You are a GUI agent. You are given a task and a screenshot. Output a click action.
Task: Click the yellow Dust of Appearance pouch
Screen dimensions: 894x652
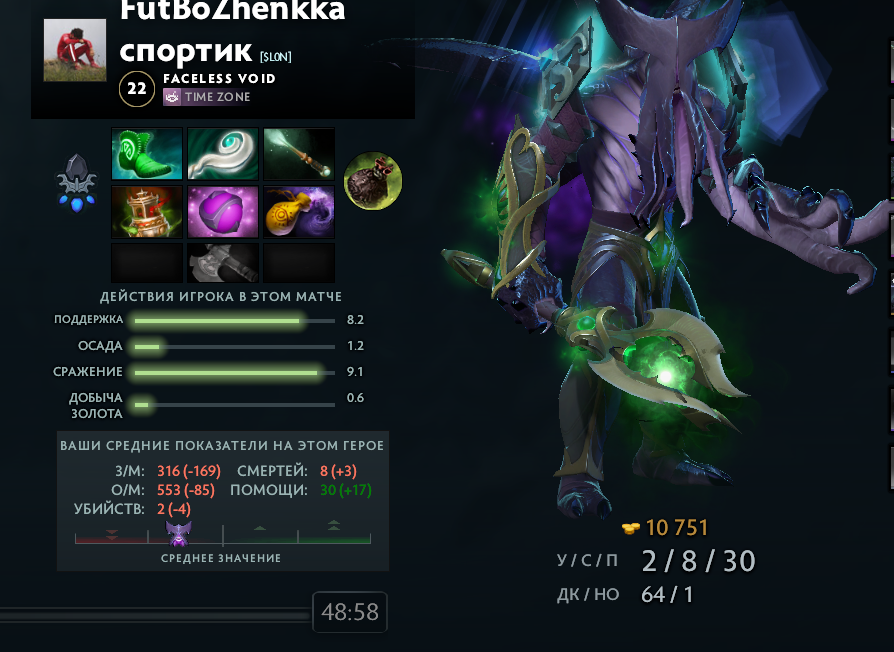[299, 211]
